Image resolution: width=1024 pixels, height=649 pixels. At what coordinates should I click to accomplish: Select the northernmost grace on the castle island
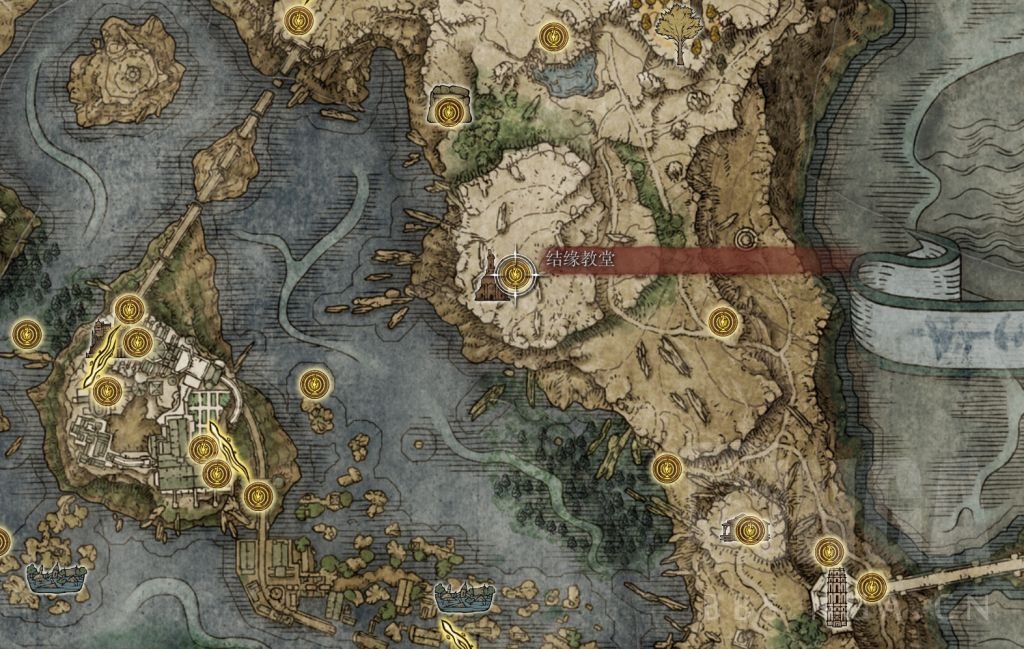click(x=129, y=309)
